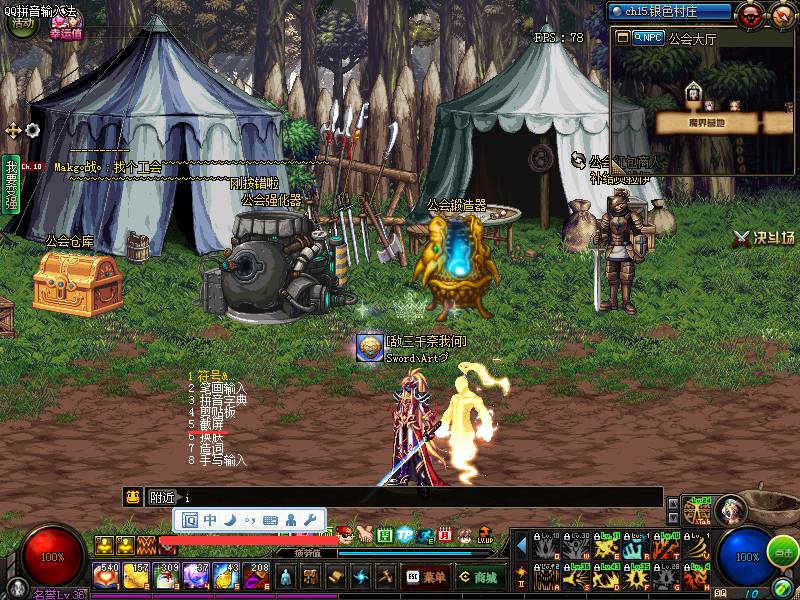Image resolution: width=800 pixels, height=600 pixels.
Task: Click the green 点击 round button
Action: point(783,552)
